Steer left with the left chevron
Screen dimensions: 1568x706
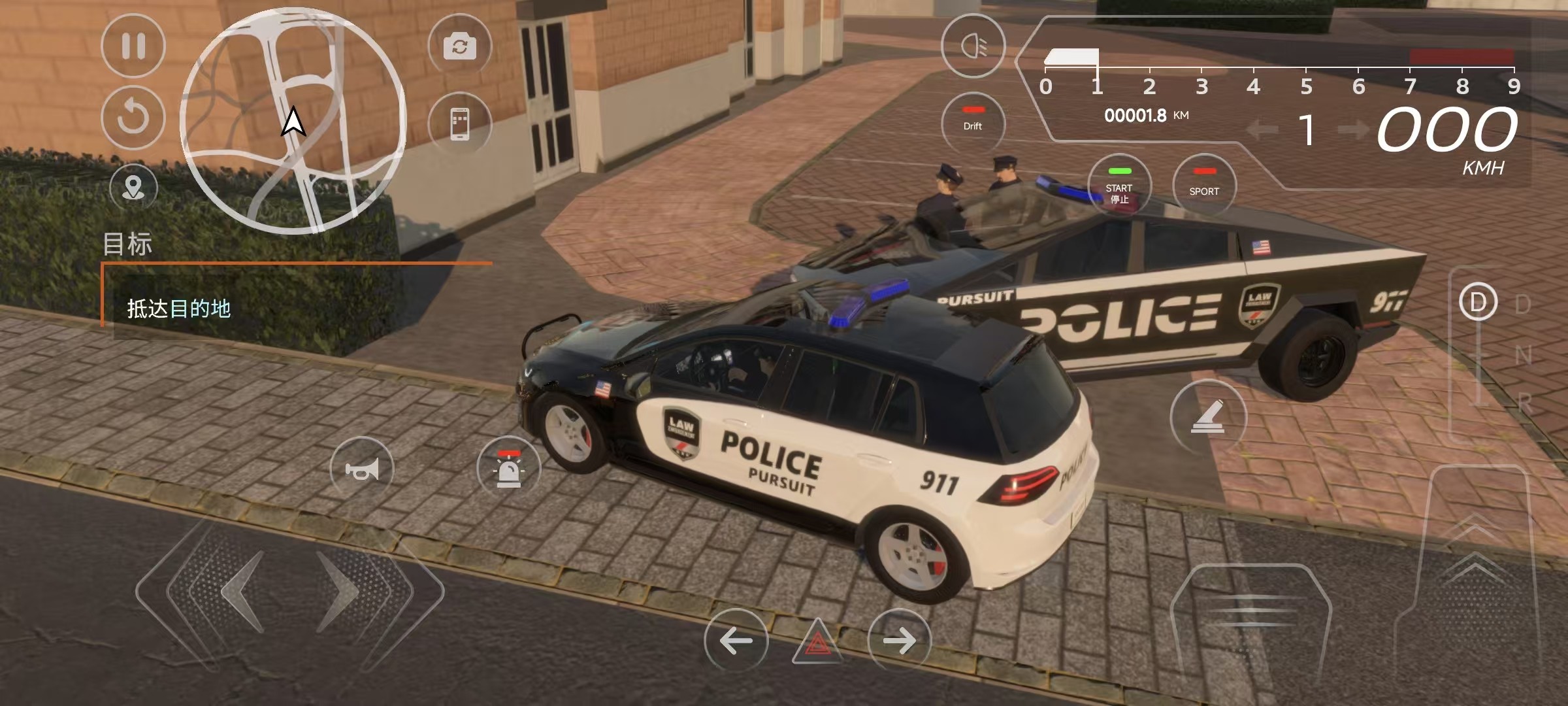(243, 592)
